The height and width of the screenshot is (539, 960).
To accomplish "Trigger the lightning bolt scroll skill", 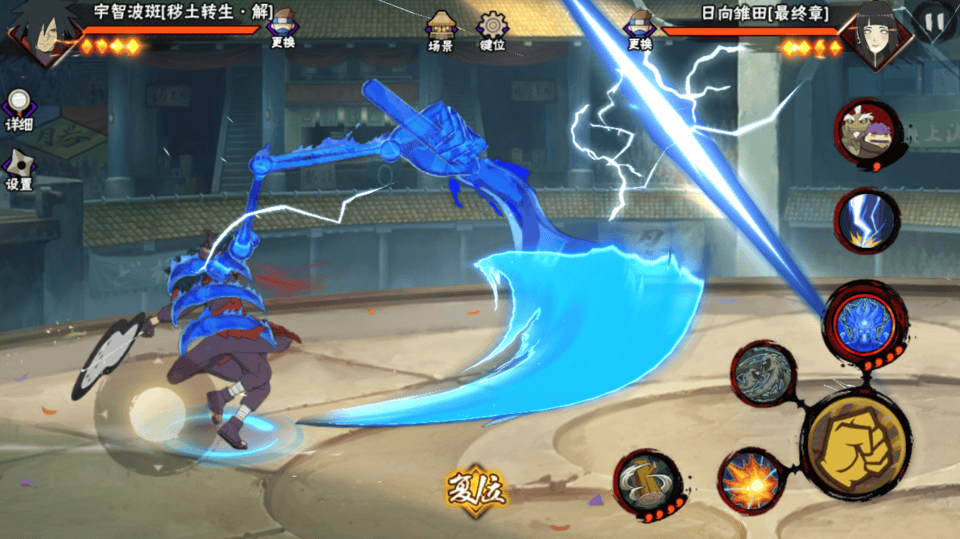I will pos(866,221).
